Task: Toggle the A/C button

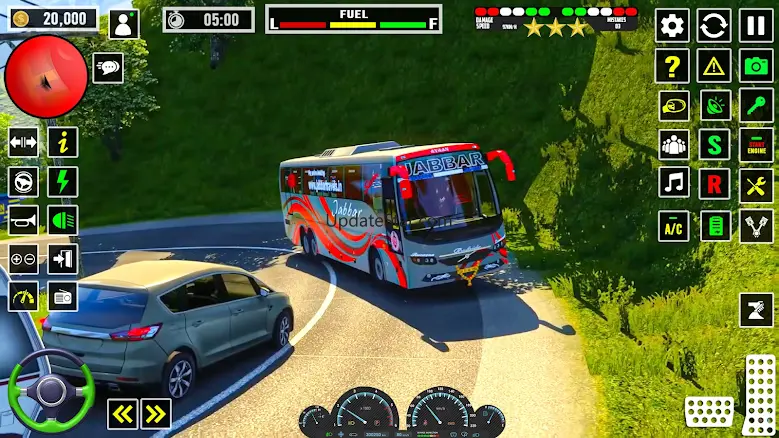Action: click(673, 225)
